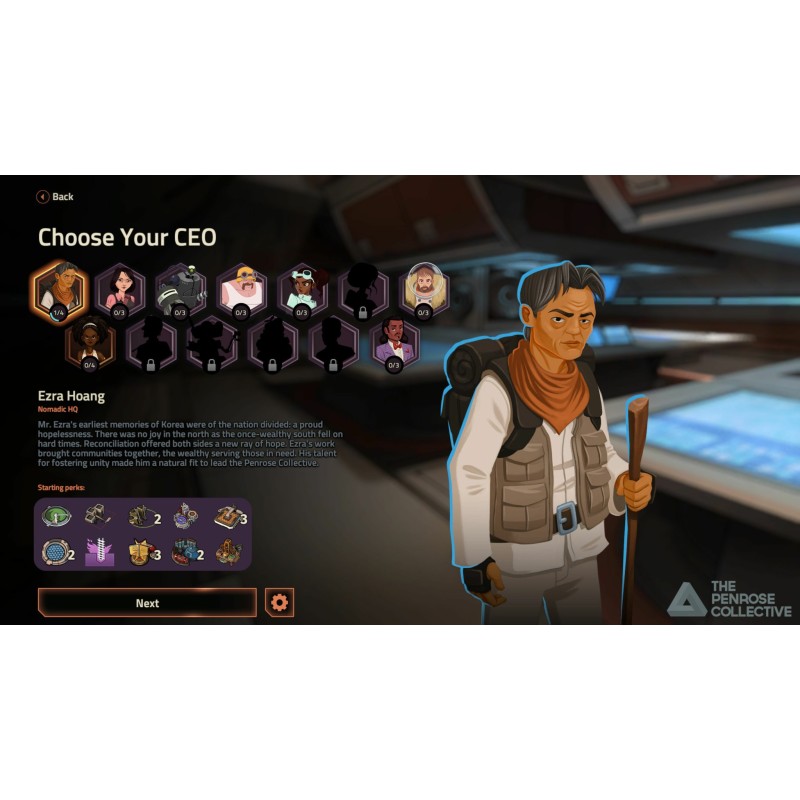The height and width of the screenshot is (800, 800).
Task: Inspect the round blue solar array perk
Action: (x=53, y=552)
